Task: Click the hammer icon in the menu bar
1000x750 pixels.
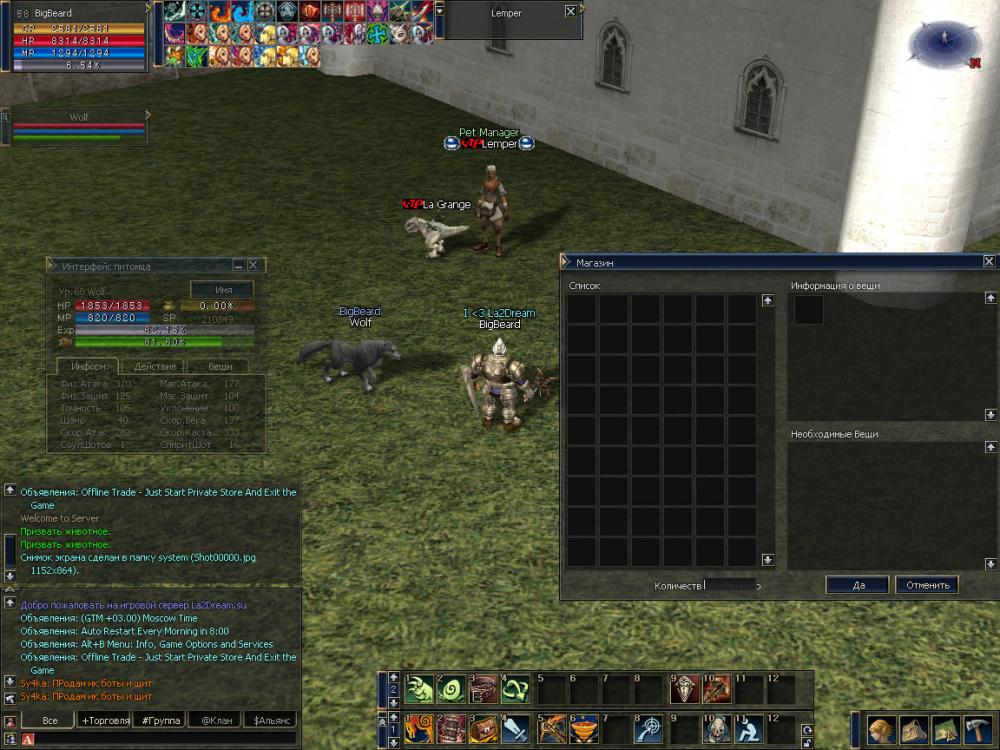Action: pyautogui.click(x=976, y=729)
